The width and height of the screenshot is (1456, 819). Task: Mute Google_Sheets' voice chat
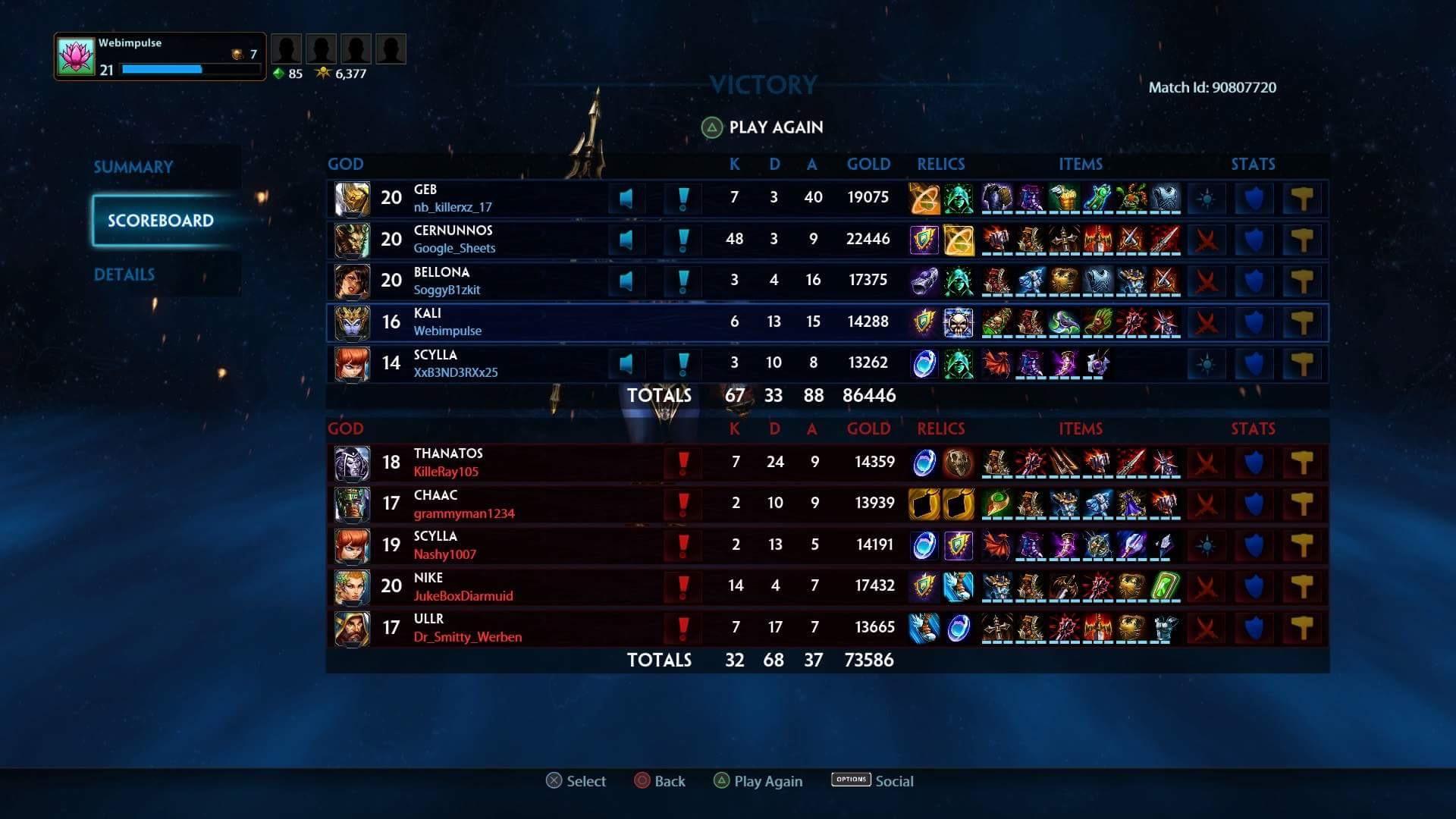click(x=626, y=239)
